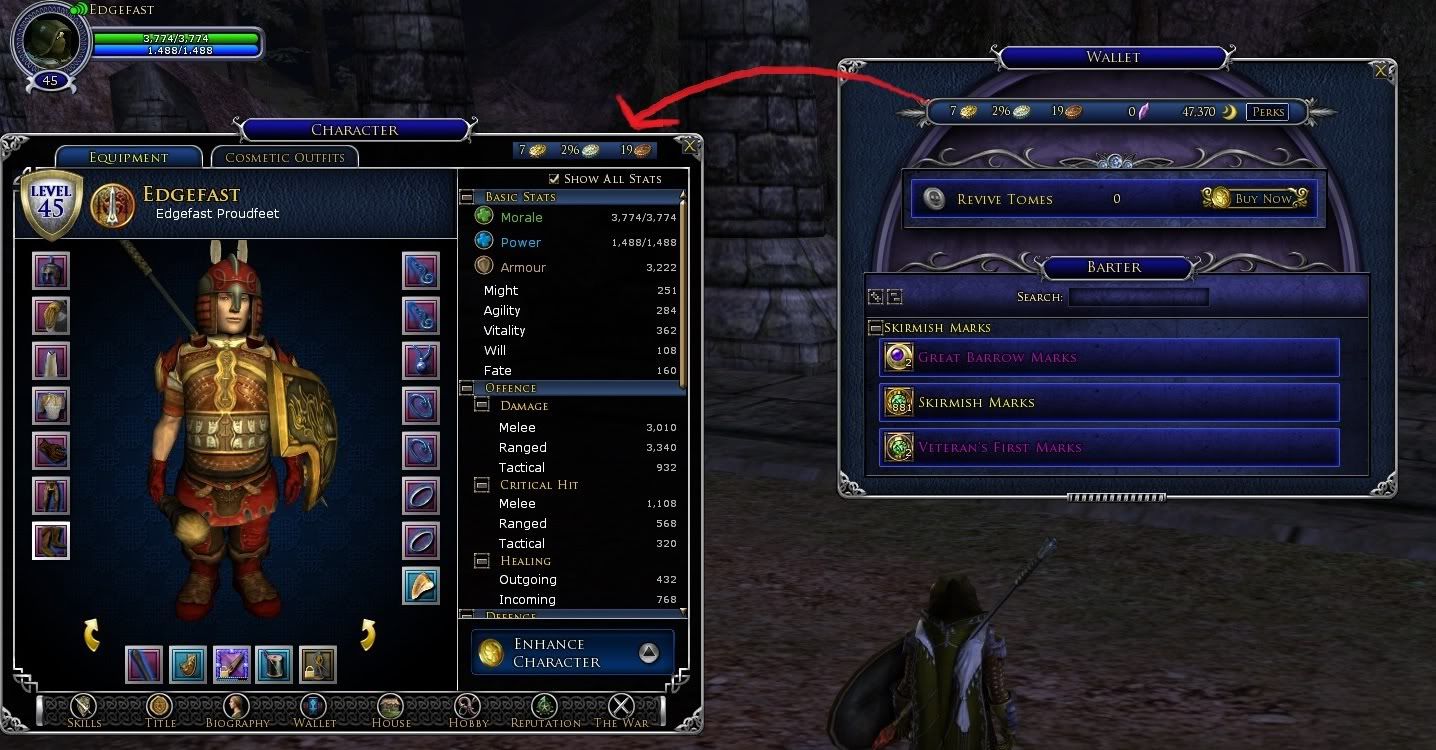Select the Equipment tab
Screen dimensions: 1436x750
(x=128, y=157)
